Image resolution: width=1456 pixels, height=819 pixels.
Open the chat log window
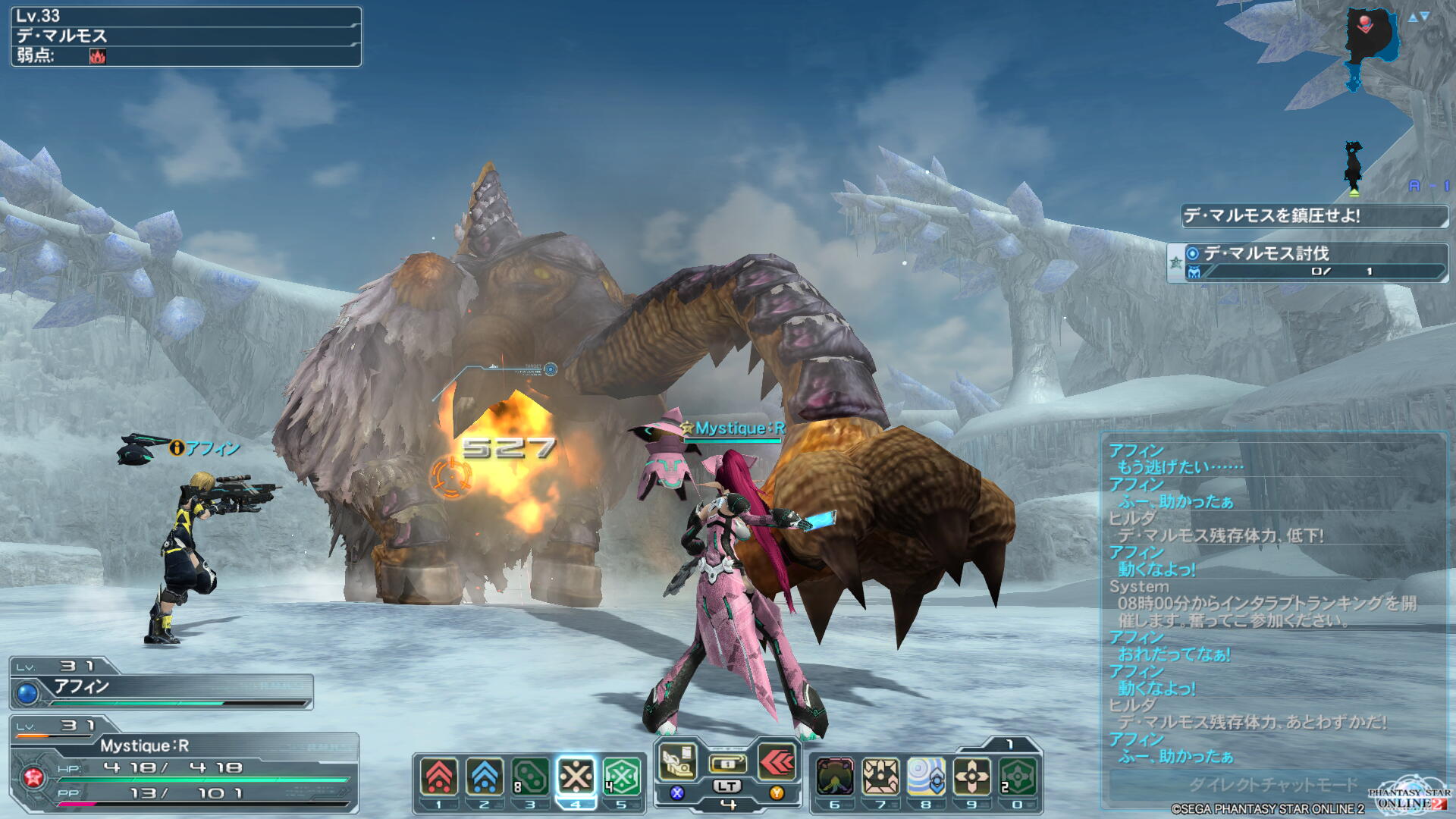pyautogui.click(x=1272, y=599)
